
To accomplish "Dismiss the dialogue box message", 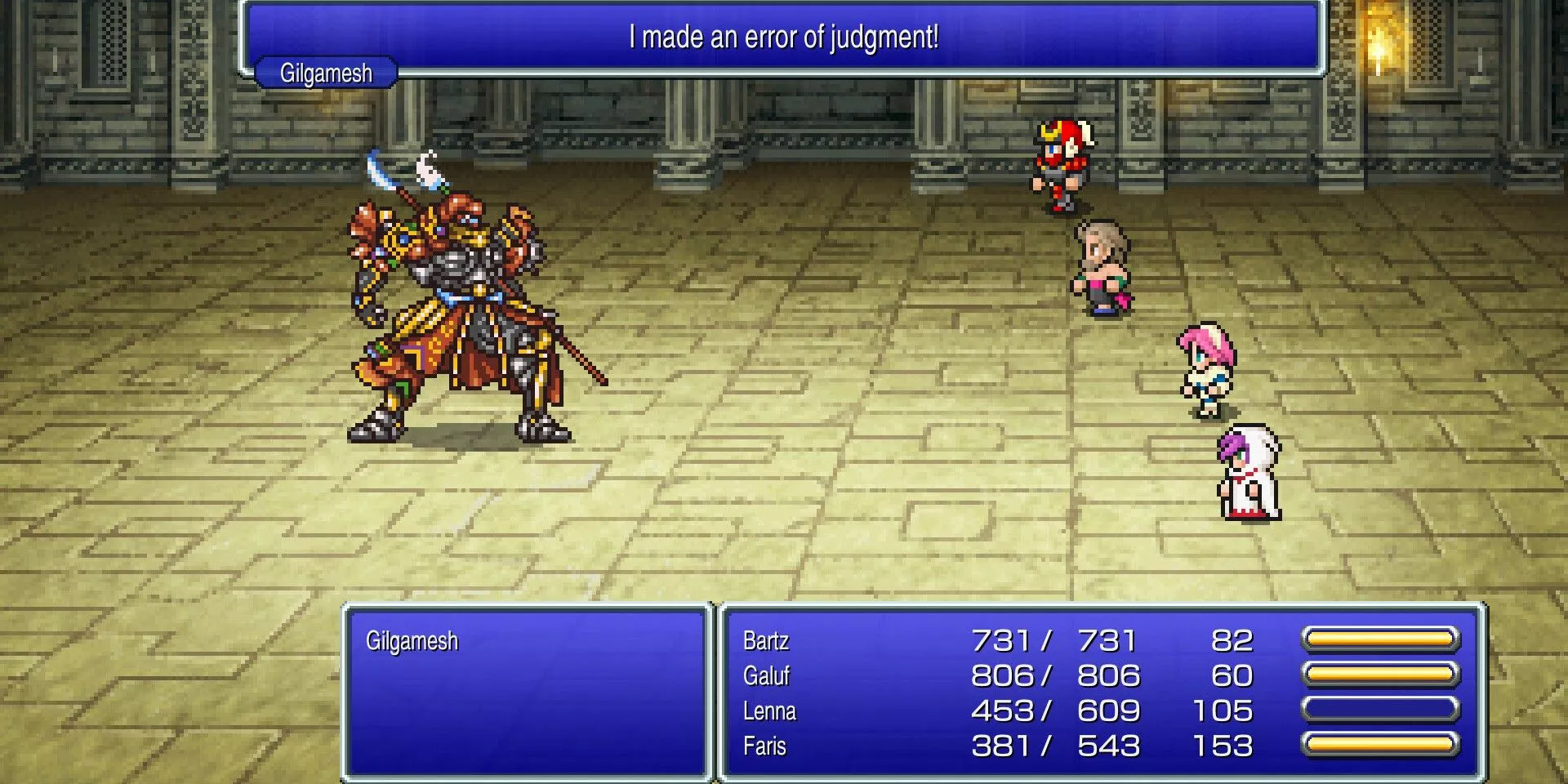I will coord(782,37).
